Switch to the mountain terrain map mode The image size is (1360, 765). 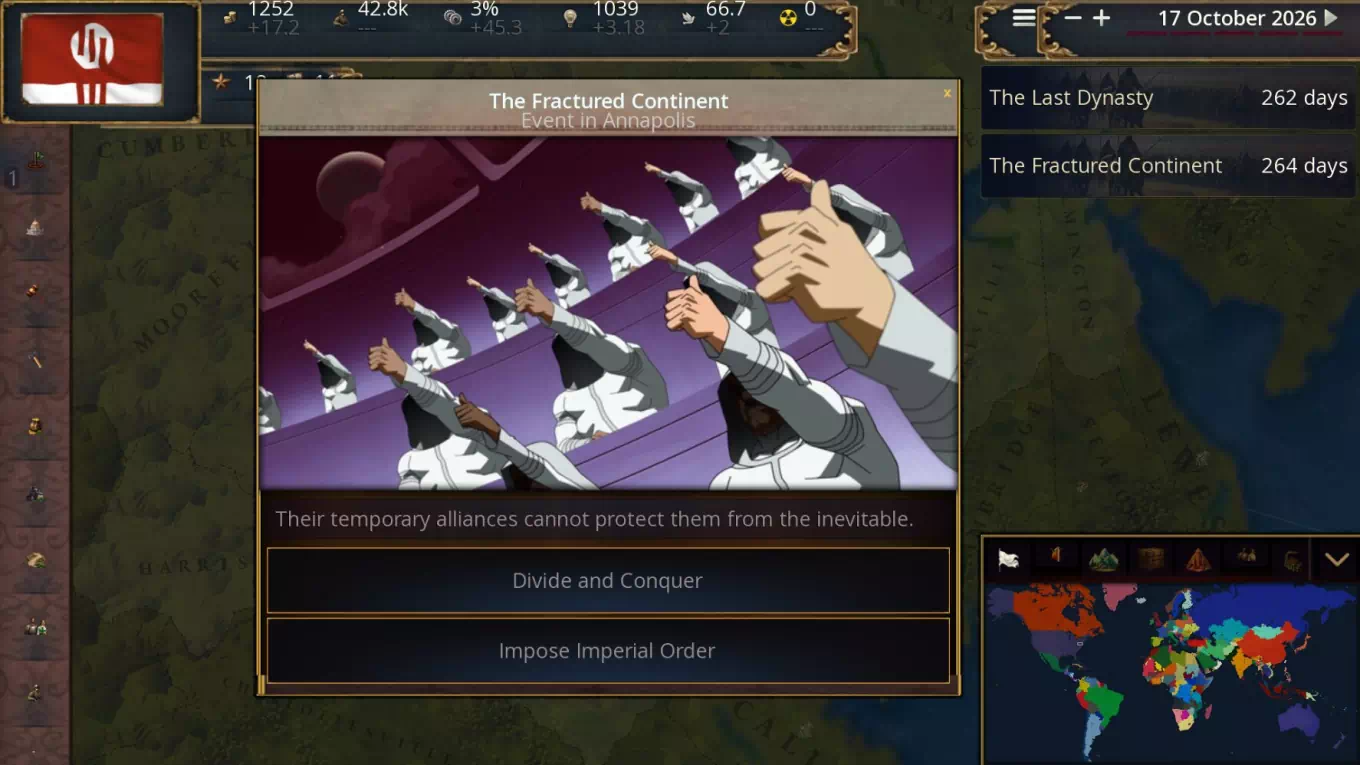[1103, 560]
